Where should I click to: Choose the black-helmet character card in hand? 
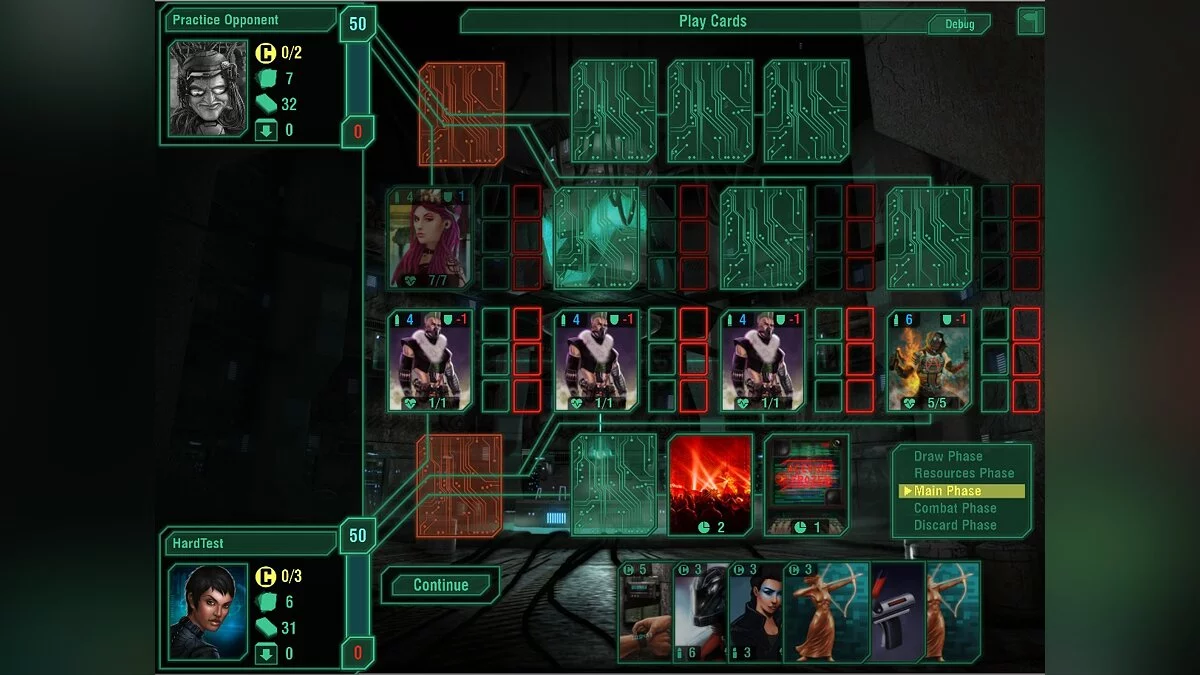700,612
